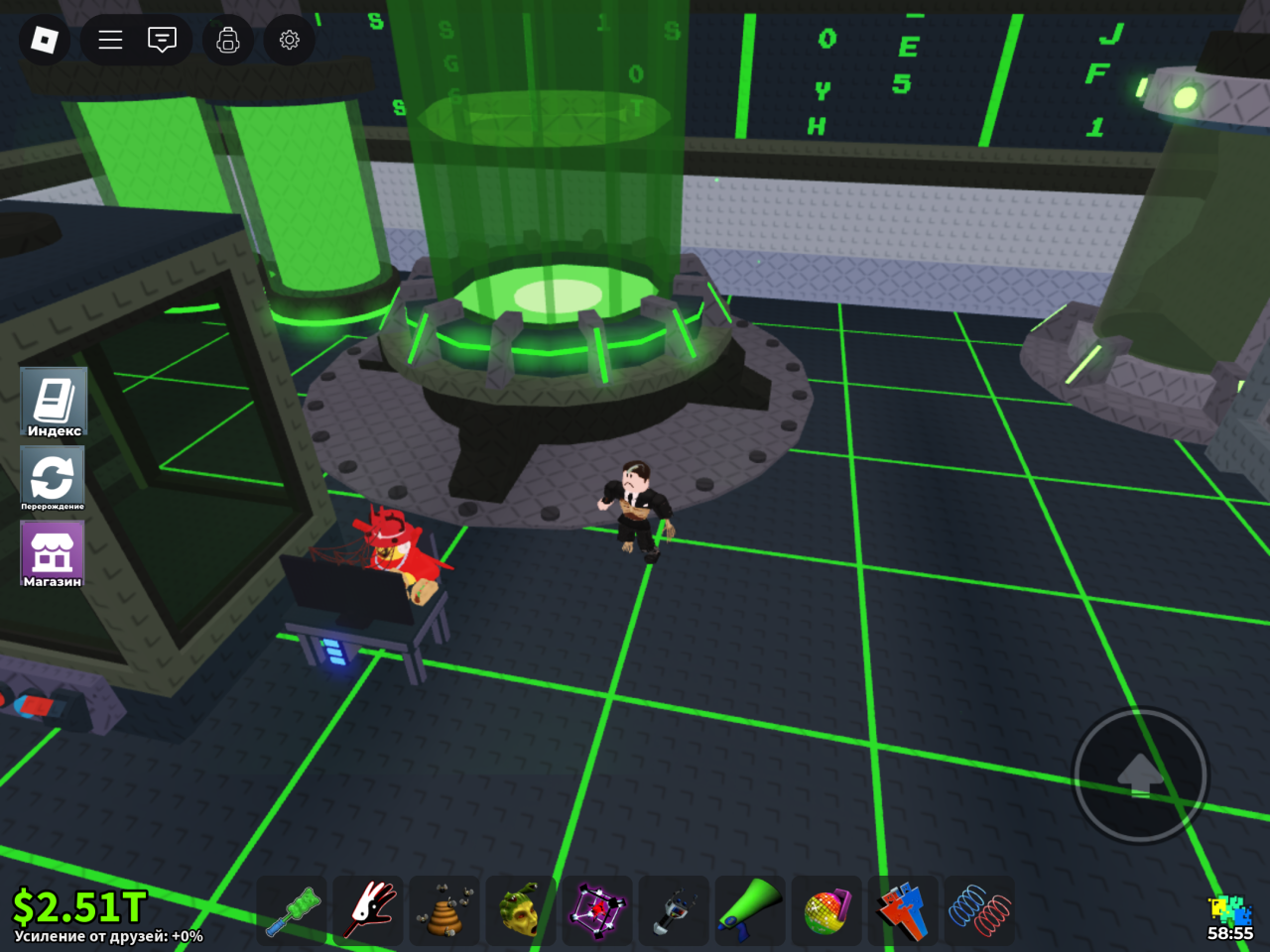Select the black and white ray gun slot
Screen dimensions: 1270x952
(674, 910)
